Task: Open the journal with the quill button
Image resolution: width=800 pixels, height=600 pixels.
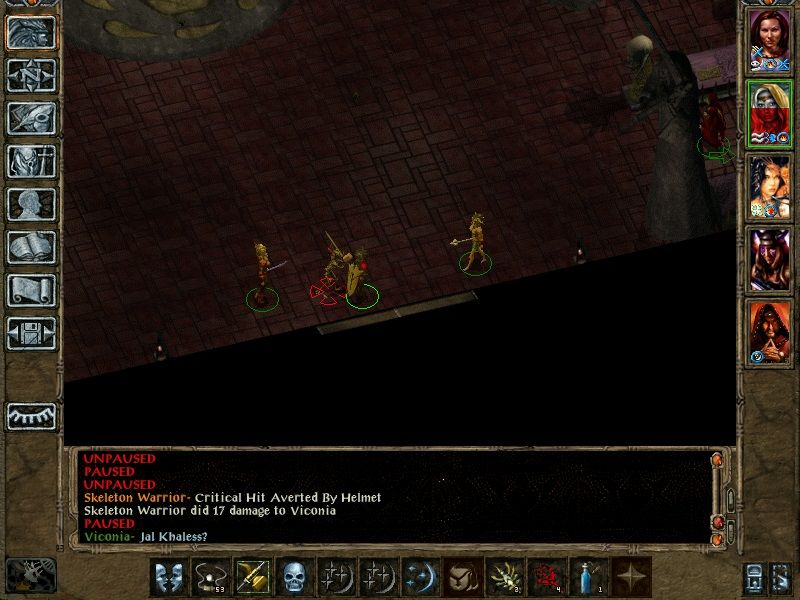Action: (31, 118)
